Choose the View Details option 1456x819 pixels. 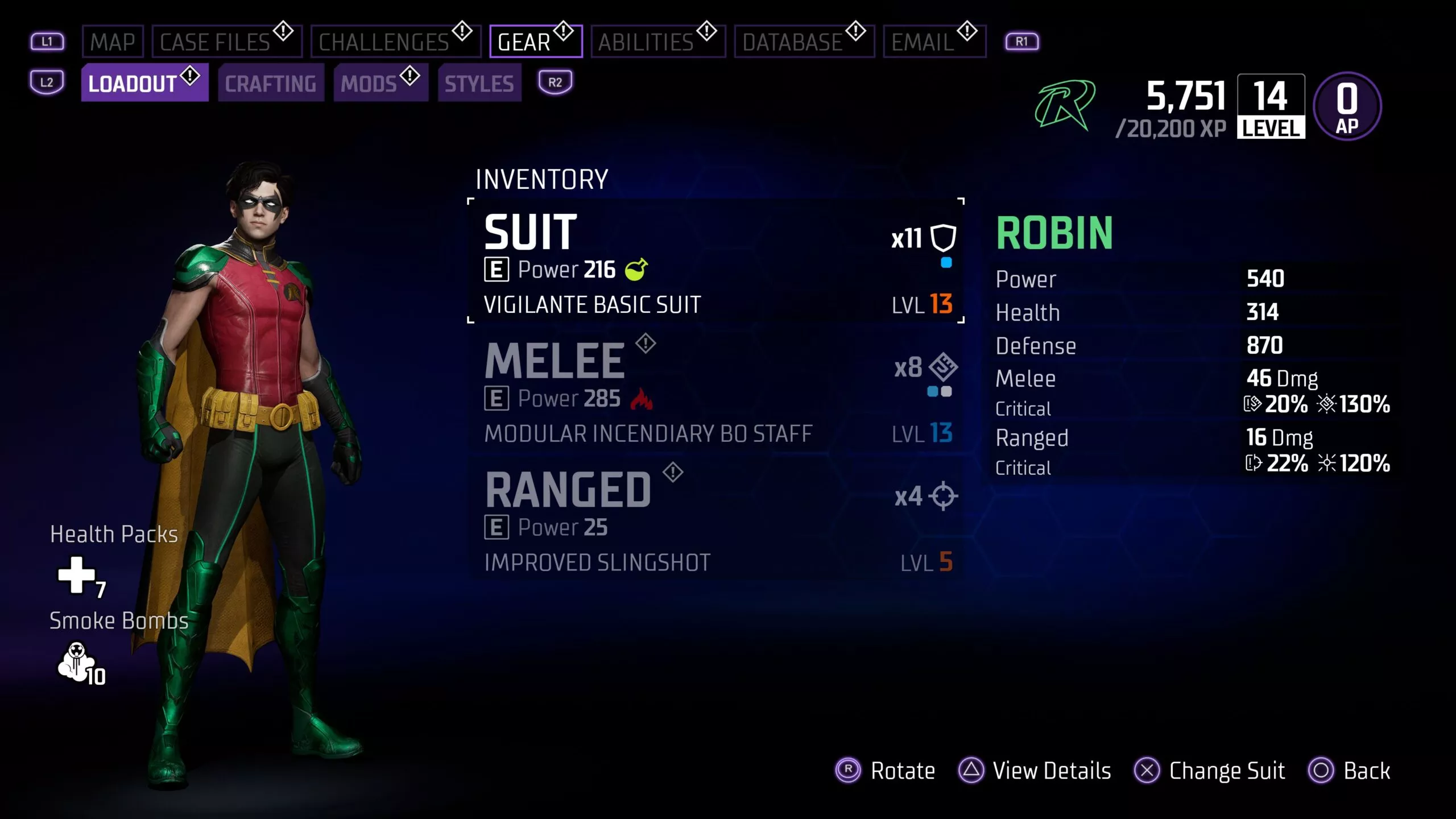click(x=1035, y=771)
